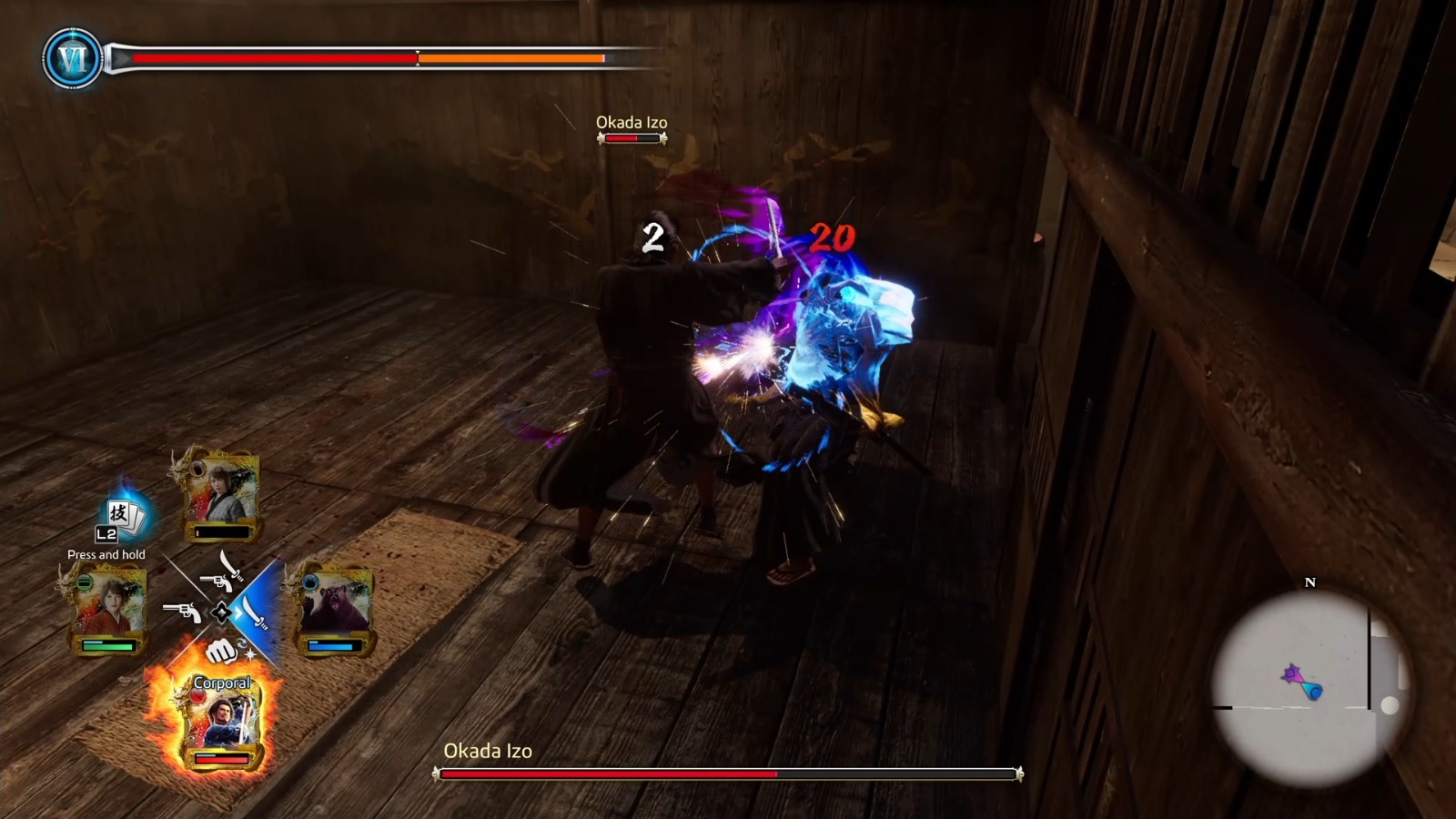
Task: Toggle the red ability icon on the Corporal card
Action: [x=198, y=697]
